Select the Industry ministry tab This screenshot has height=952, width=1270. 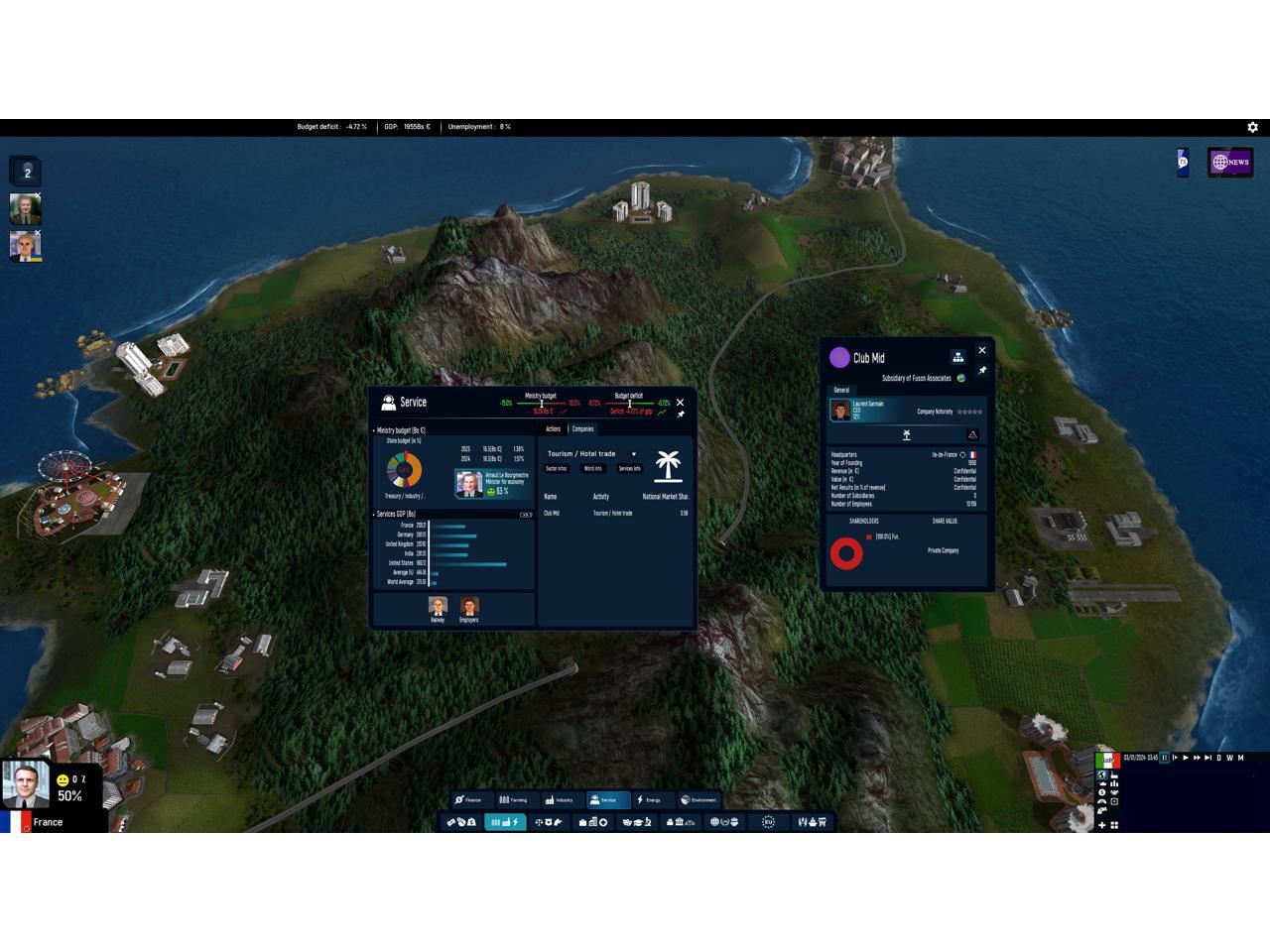tap(559, 799)
